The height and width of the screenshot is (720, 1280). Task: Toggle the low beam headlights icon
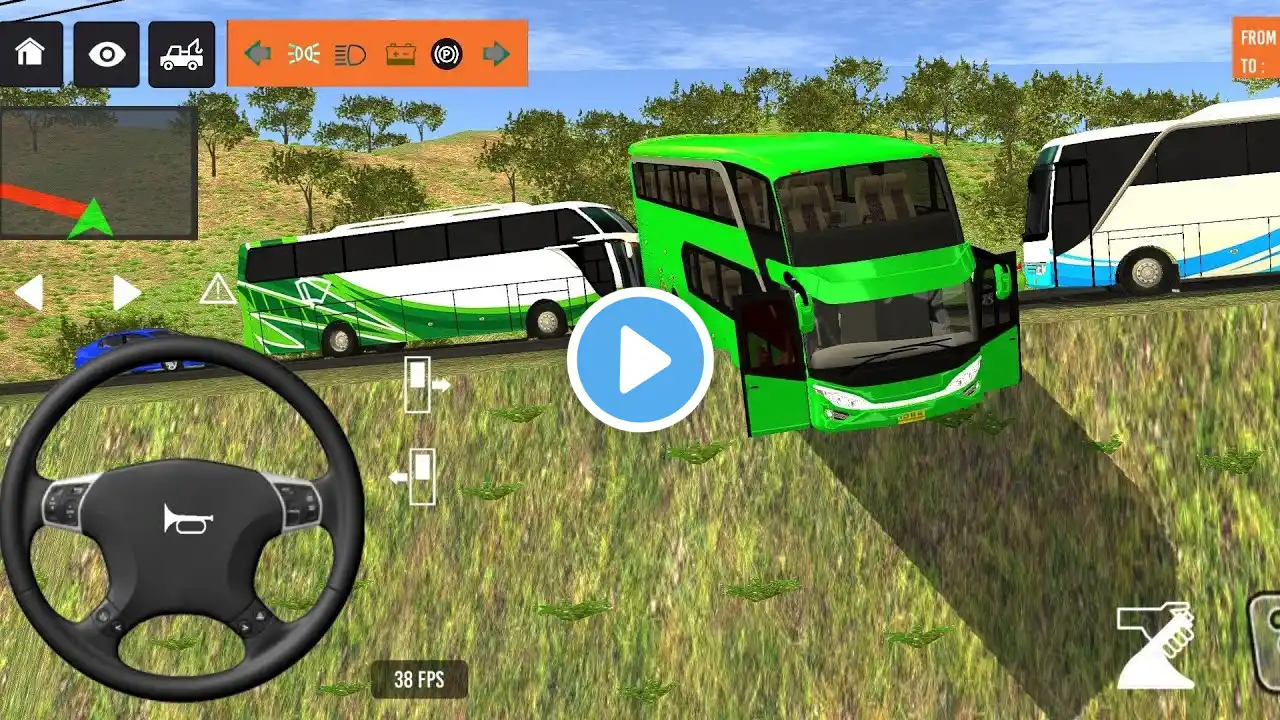[304, 54]
